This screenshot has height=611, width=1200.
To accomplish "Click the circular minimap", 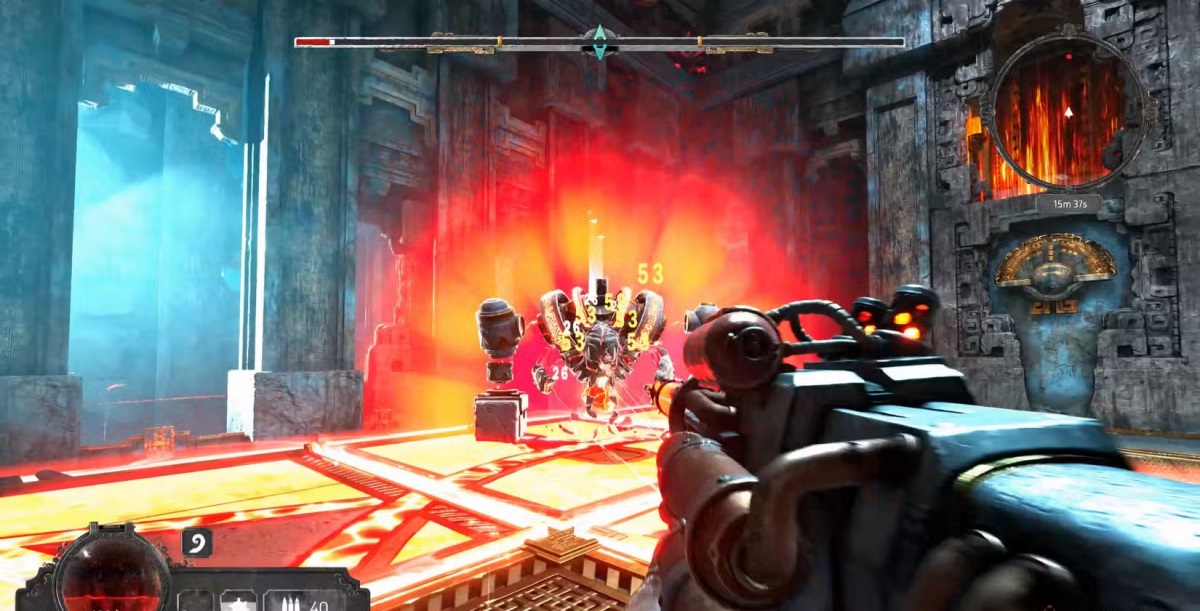I will point(1067,111).
